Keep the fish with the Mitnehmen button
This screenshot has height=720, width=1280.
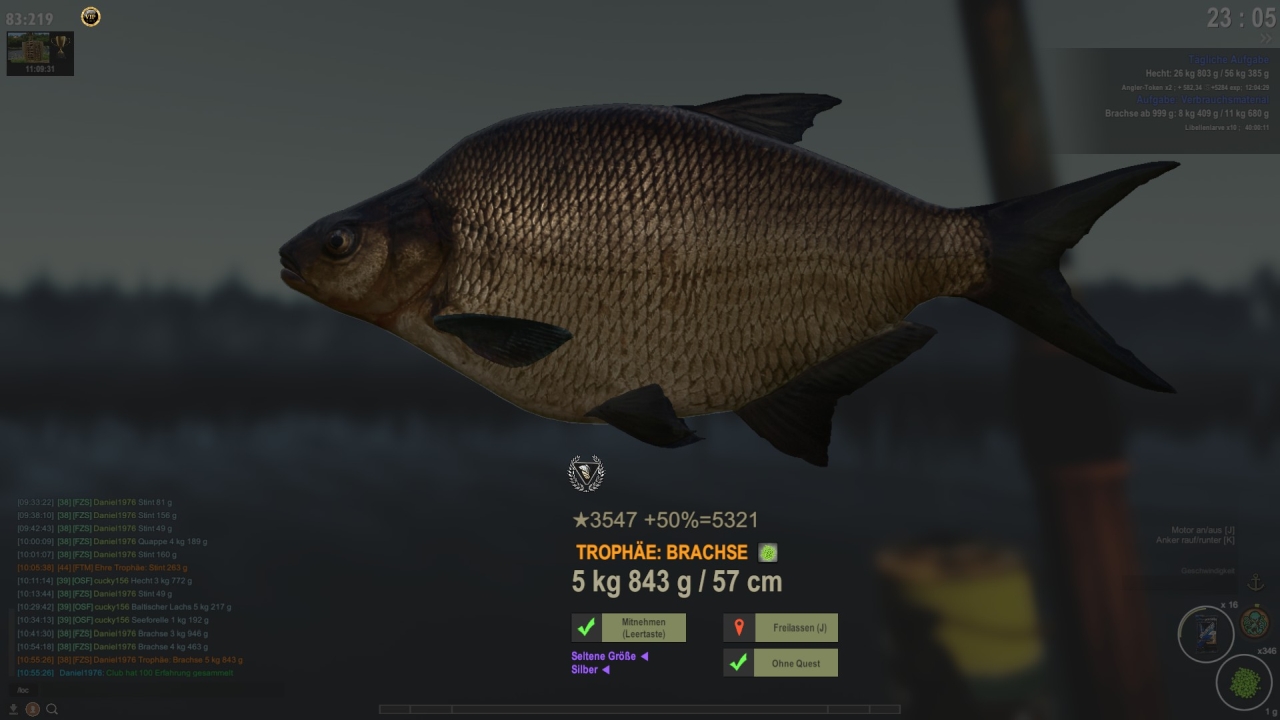point(629,628)
